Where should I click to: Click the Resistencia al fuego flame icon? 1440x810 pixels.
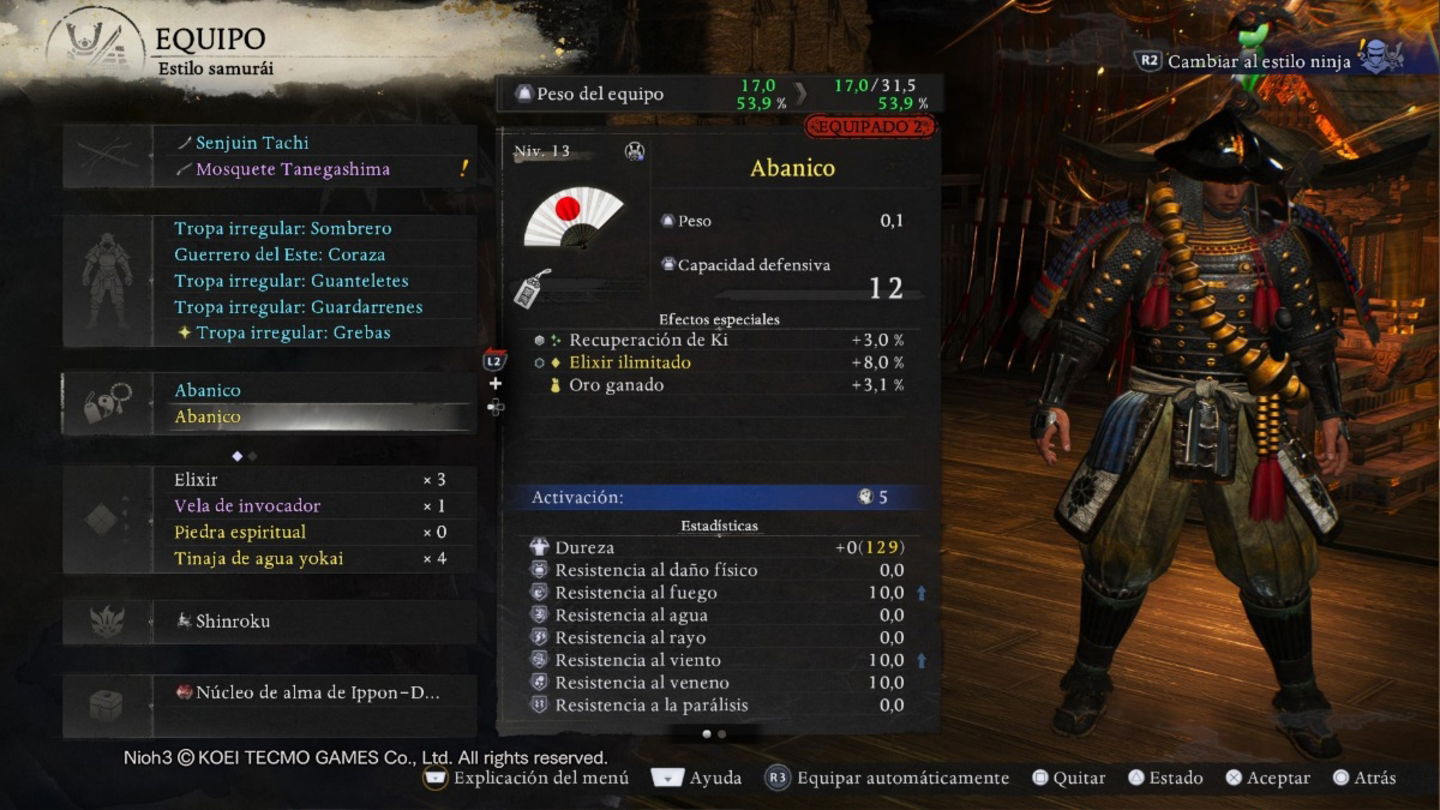(537, 592)
